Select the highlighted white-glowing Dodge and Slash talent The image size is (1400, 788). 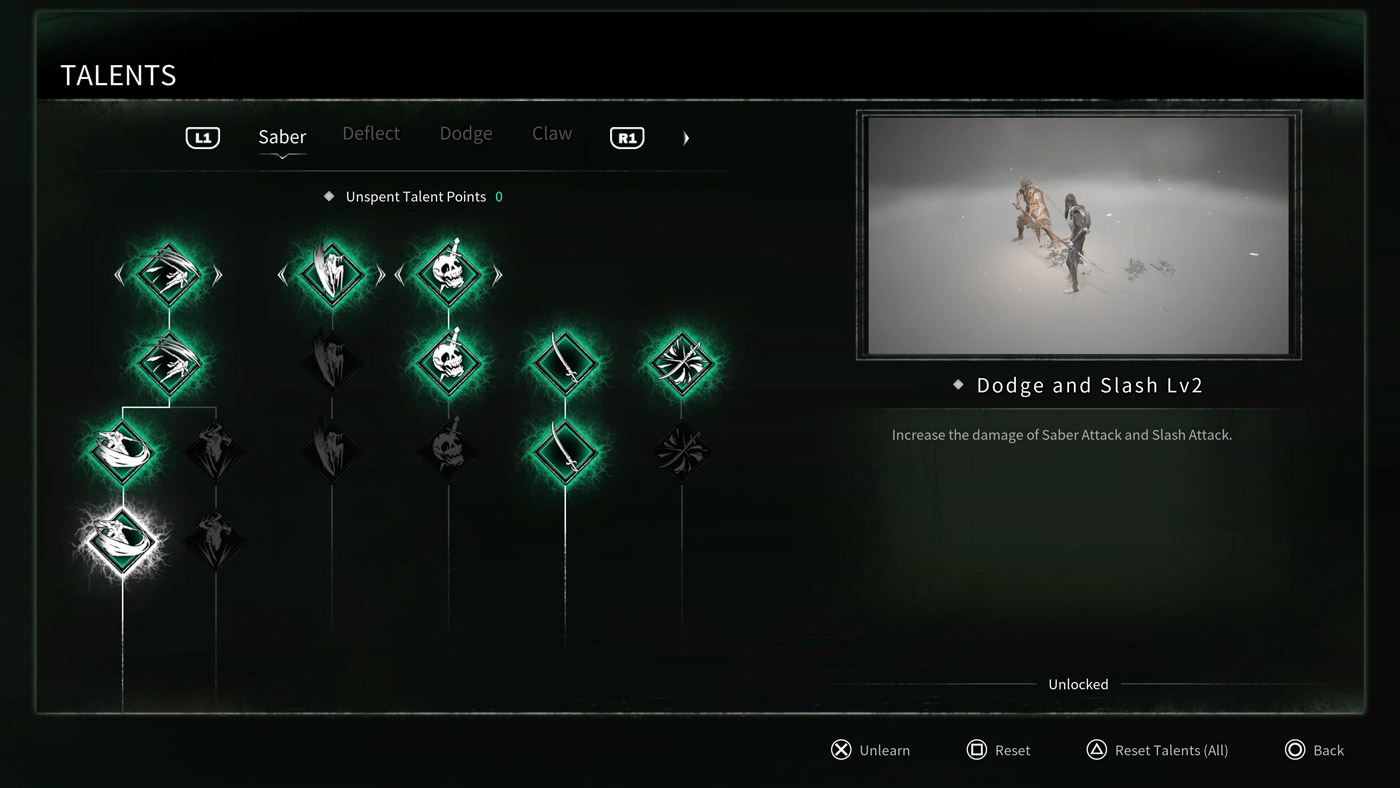pos(122,541)
